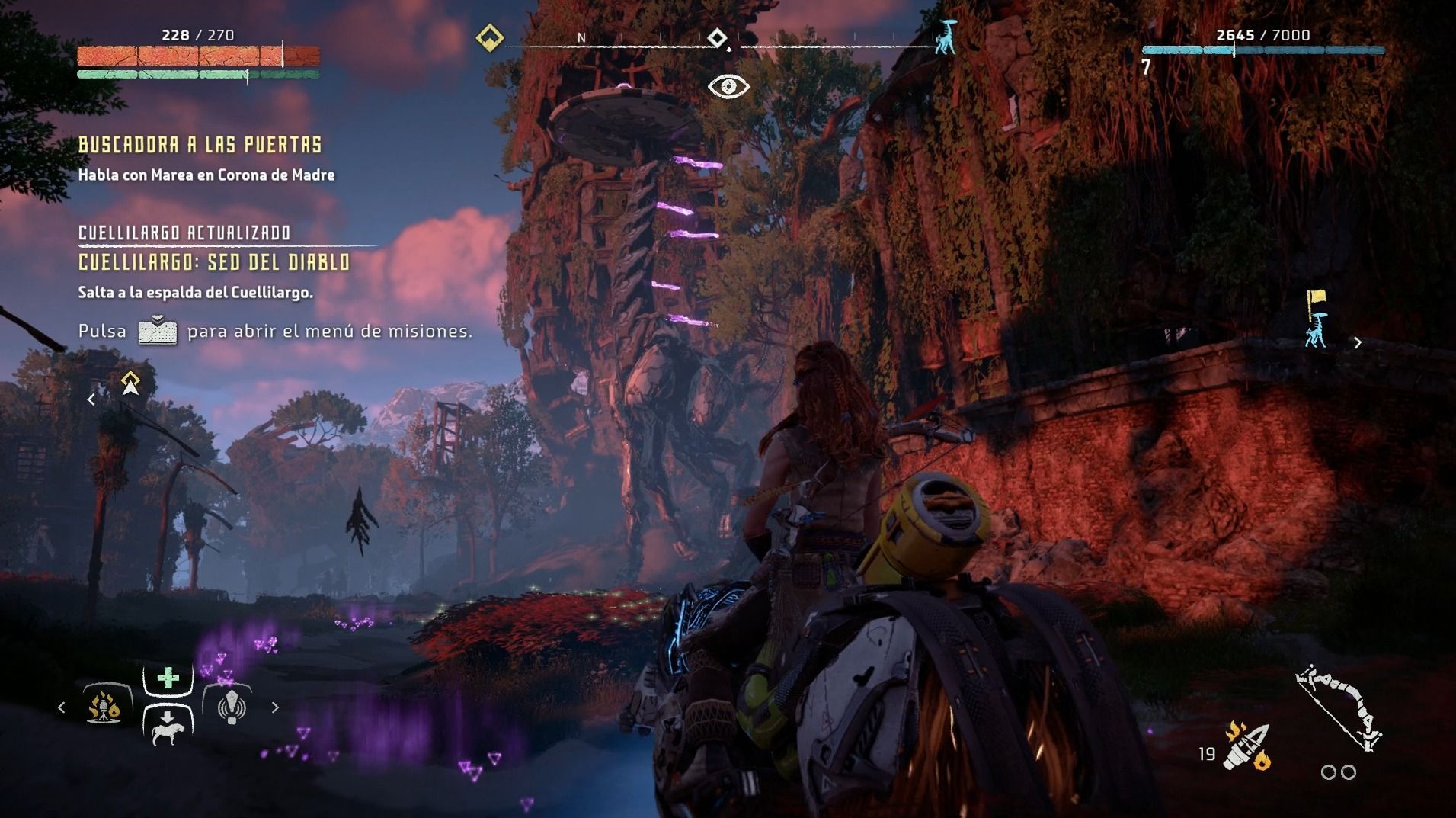
Task: Select the fire arrow ammo icon
Action: 1246,746
